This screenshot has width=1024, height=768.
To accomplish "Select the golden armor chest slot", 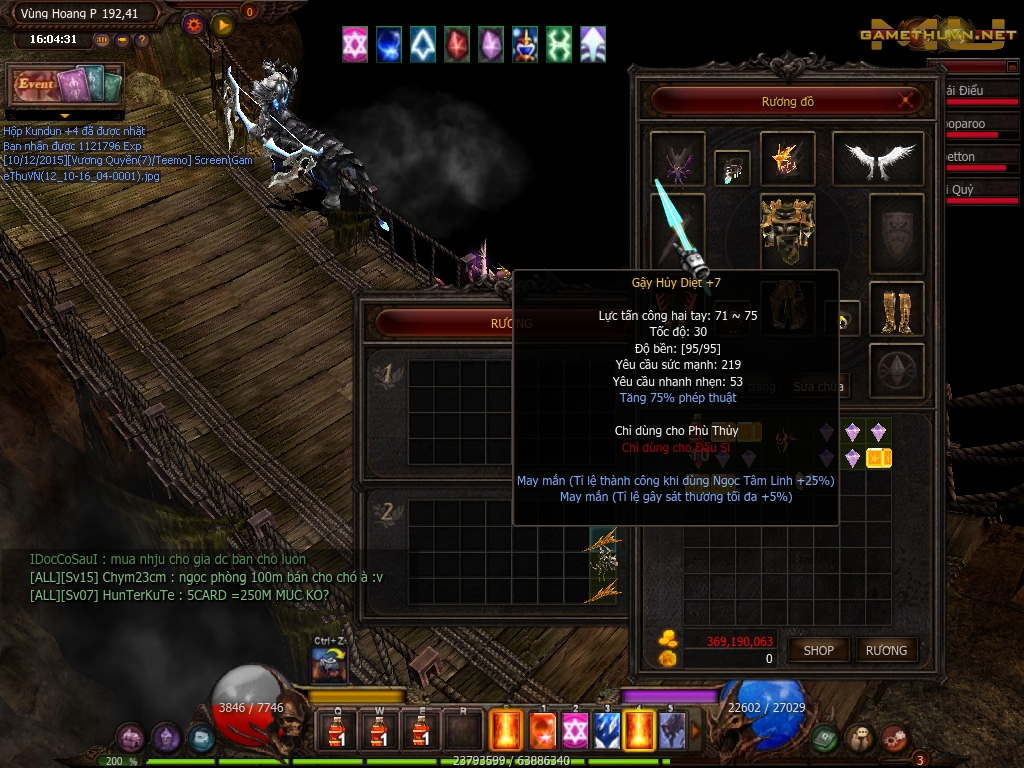I will (x=787, y=226).
